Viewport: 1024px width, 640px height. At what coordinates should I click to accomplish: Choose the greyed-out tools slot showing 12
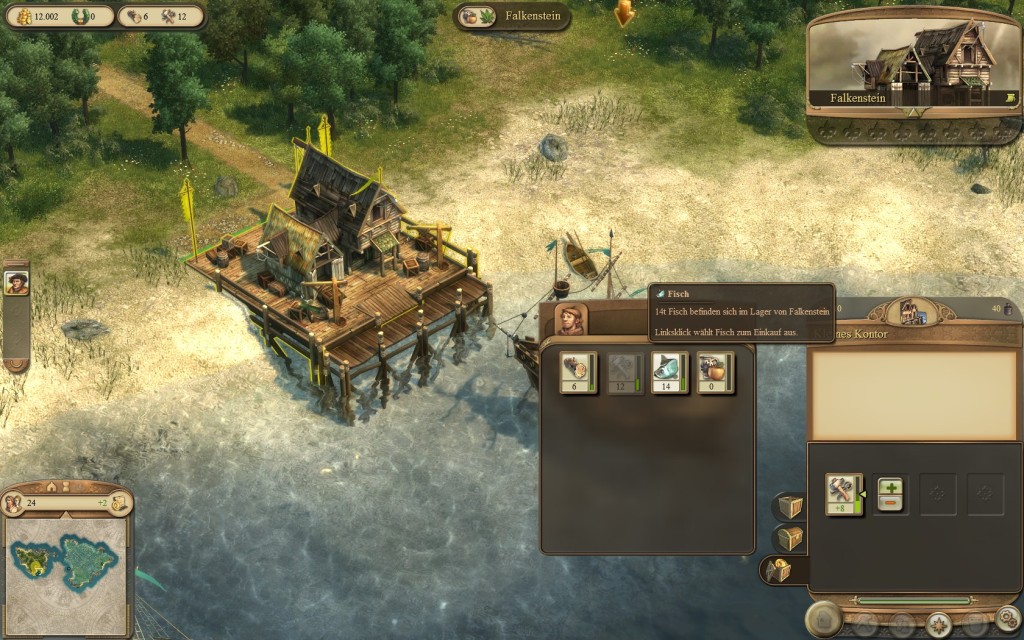(x=624, y=373)
